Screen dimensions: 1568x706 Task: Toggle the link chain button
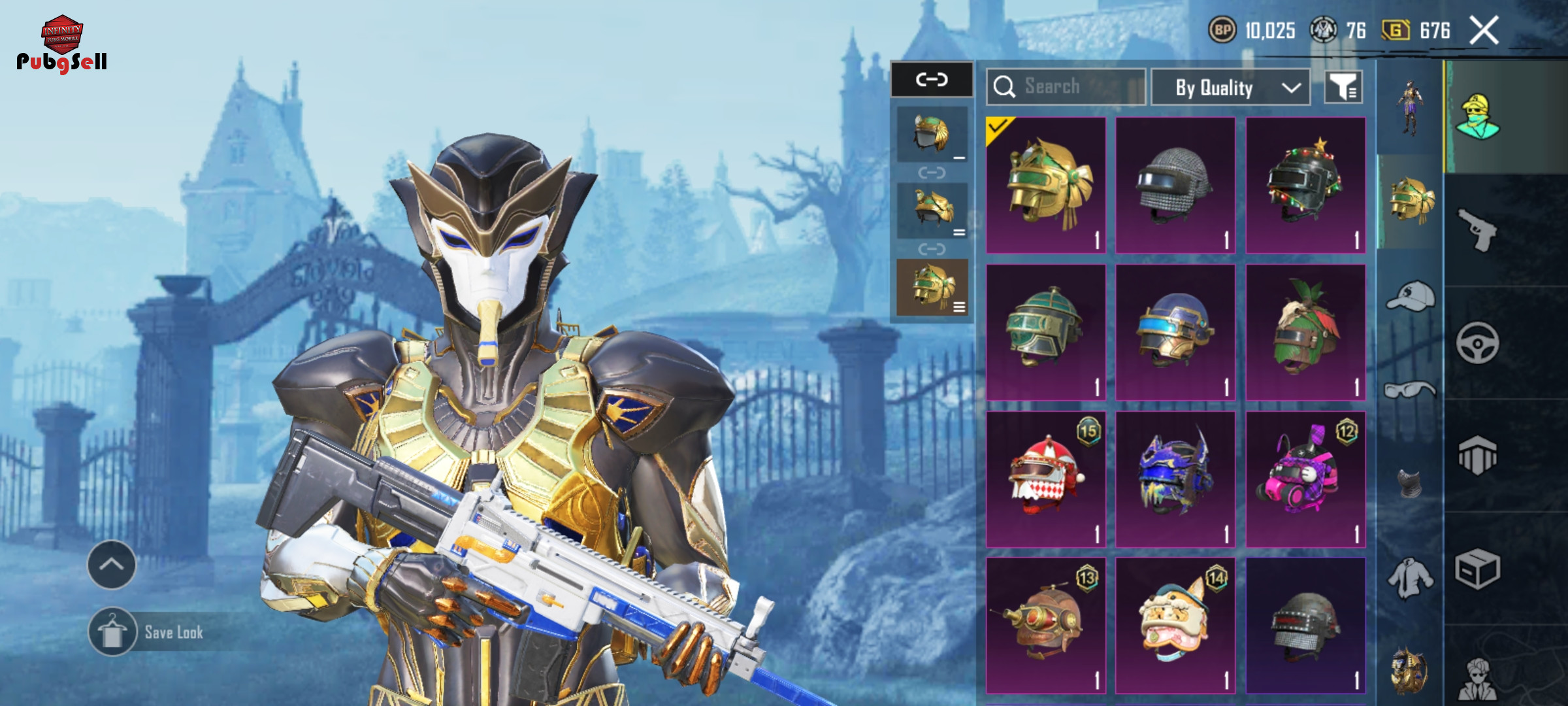point(932,80)
